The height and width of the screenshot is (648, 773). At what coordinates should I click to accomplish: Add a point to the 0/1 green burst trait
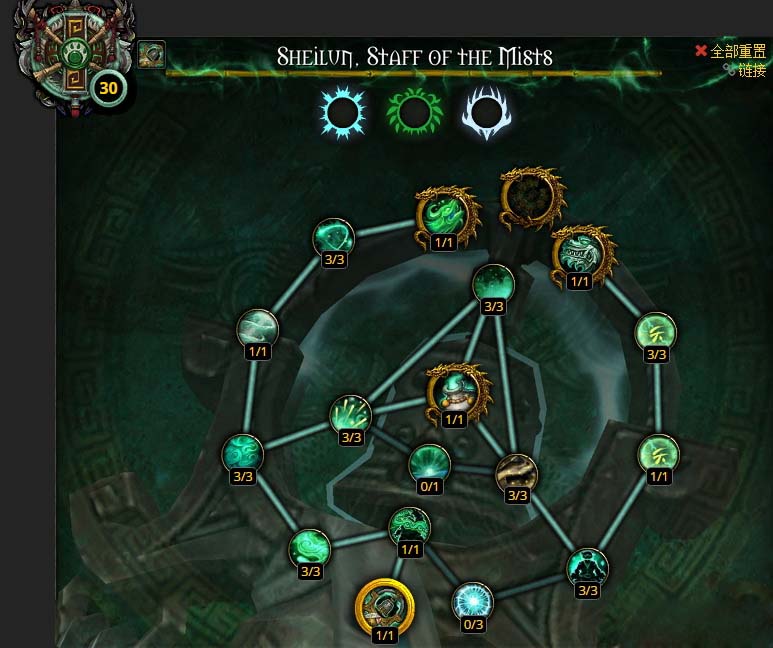(x=429, y=464)
